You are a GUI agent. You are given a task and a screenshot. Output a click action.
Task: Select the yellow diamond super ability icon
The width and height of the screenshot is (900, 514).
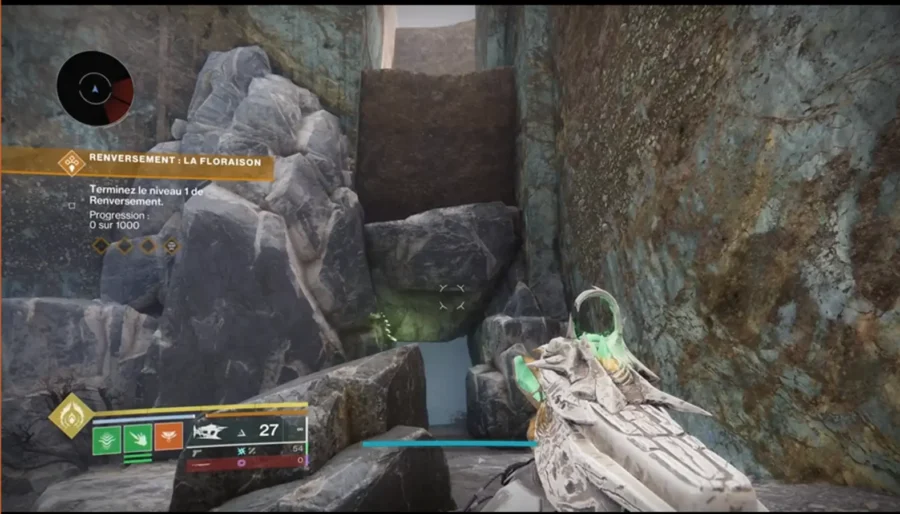pos(71,417)
